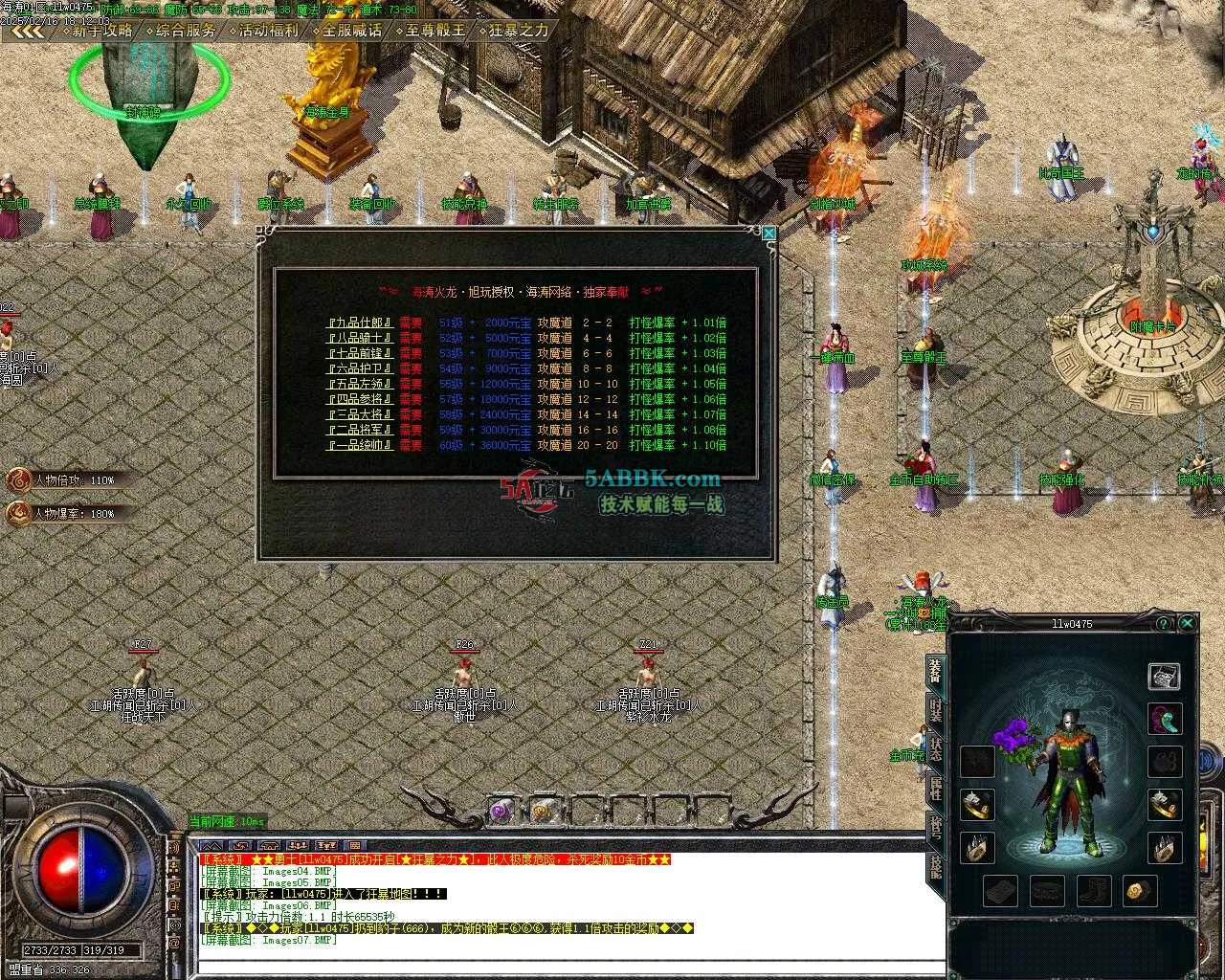Collapse the top menu with the arrows
The width and height of the screenshot is (1225, 980).
29,31
